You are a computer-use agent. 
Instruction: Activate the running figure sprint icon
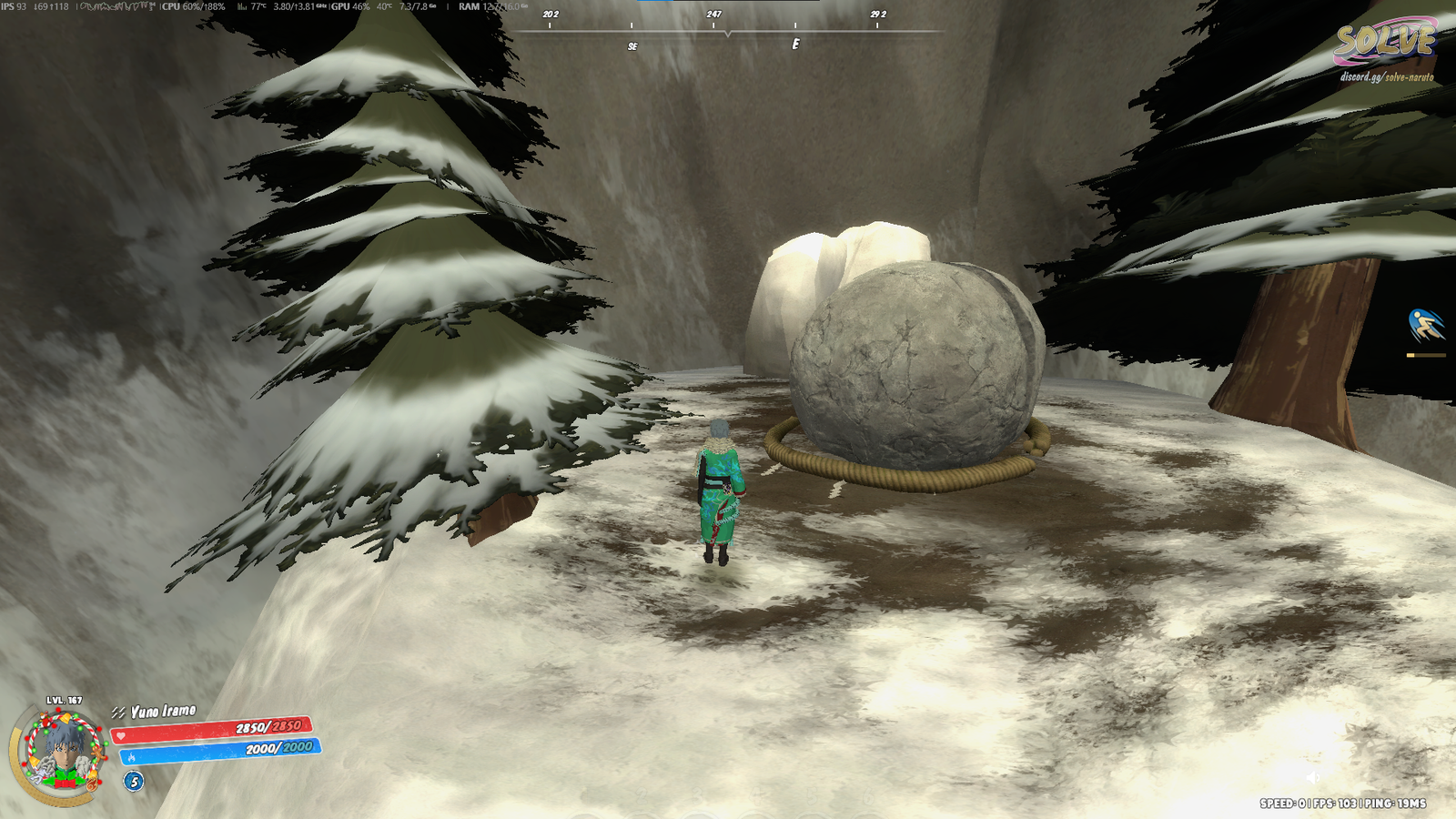pyautogui.click(x=1425, y=326)
